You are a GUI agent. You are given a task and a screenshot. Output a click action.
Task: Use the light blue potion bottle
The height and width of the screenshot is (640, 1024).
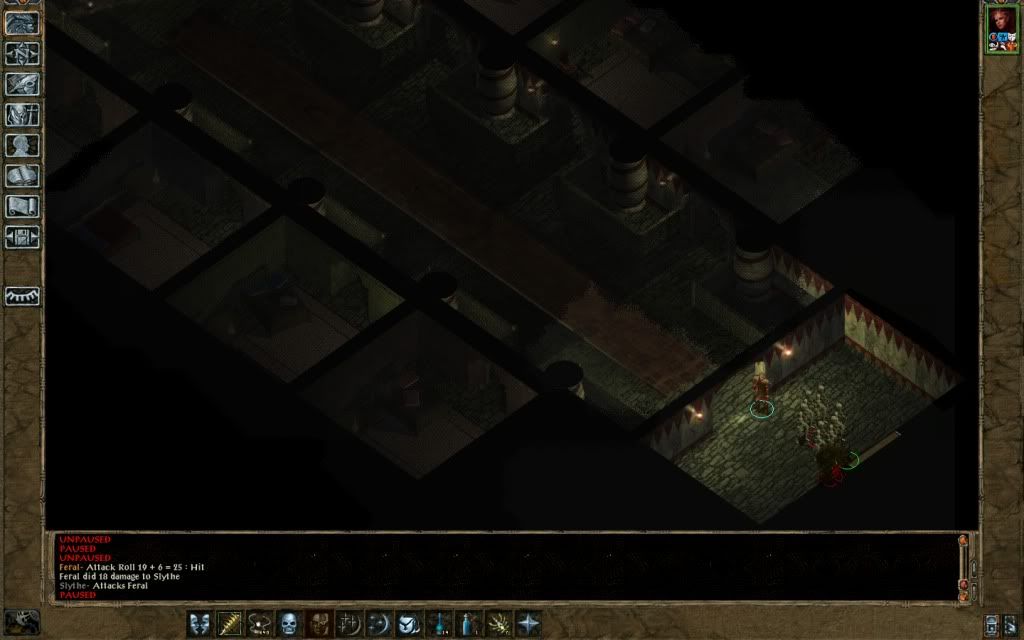click(468, 623)
